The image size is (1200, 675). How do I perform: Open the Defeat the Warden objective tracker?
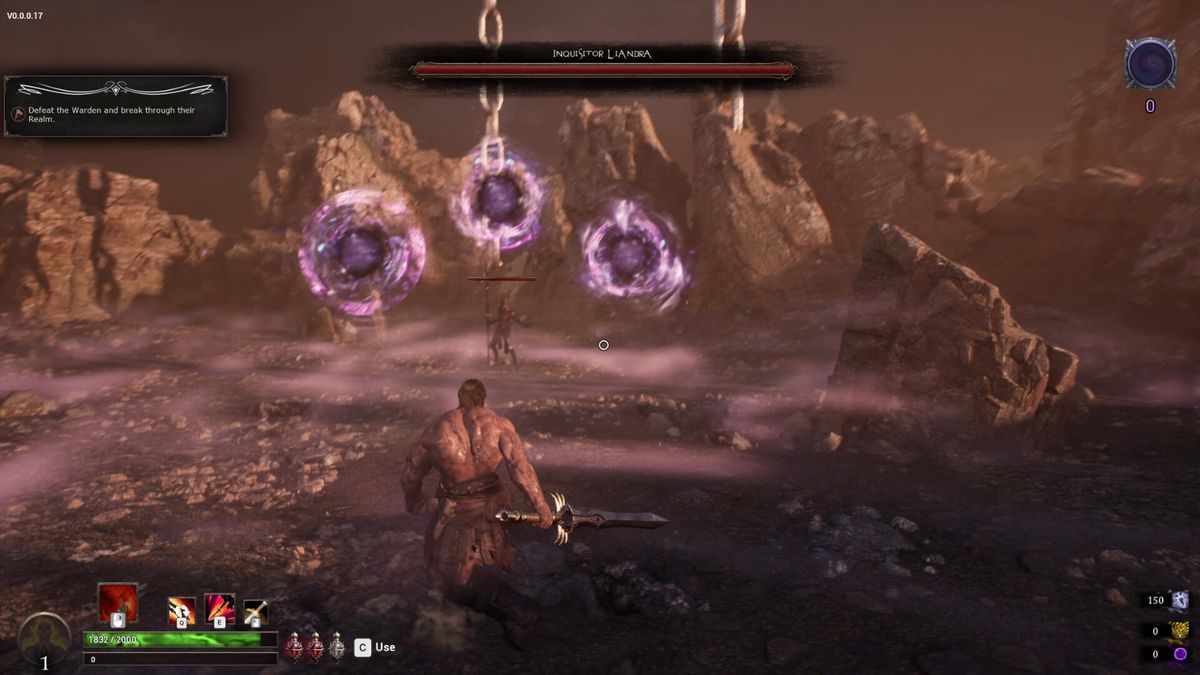116,106
